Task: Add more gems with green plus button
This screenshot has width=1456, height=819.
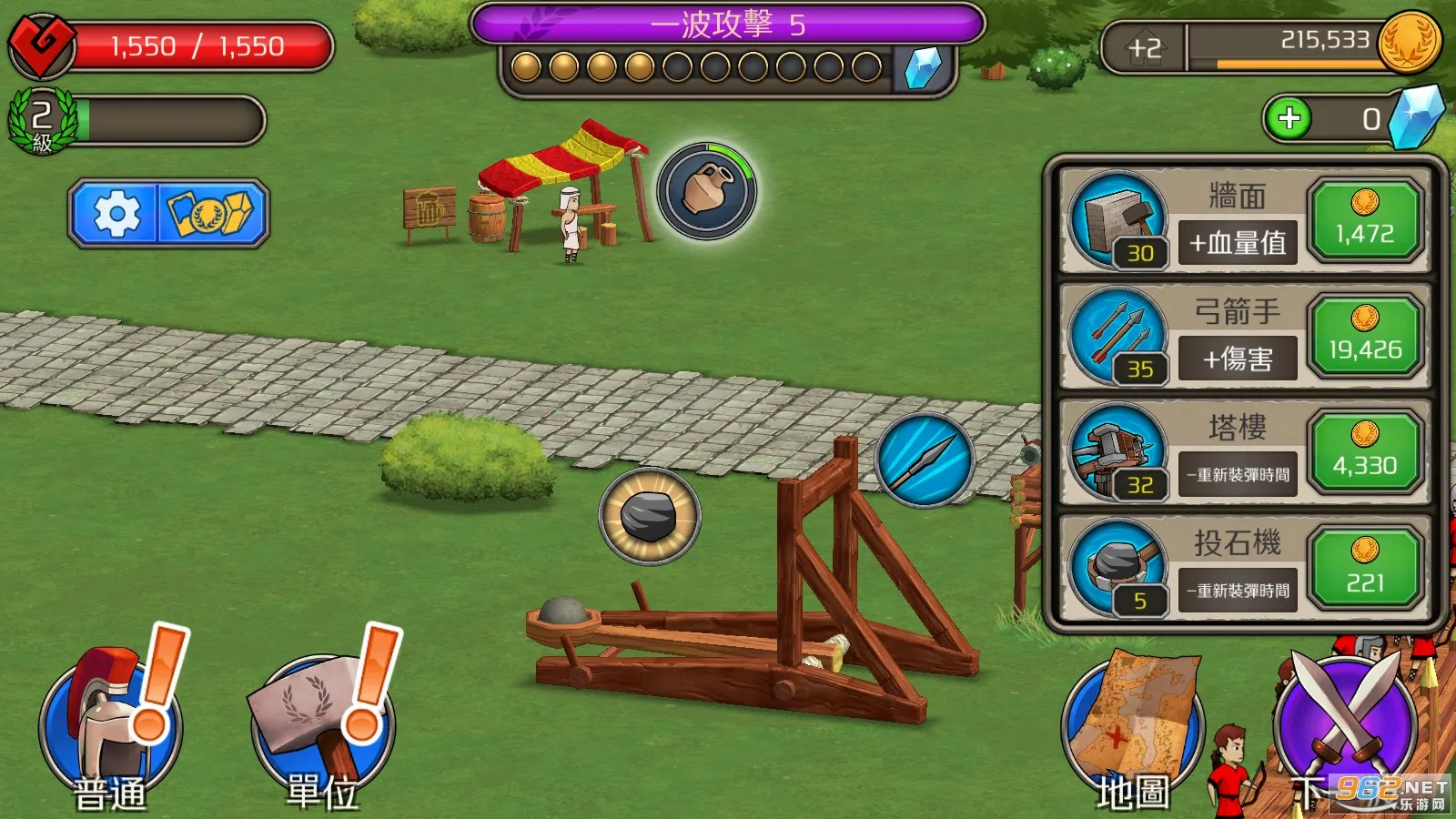Action: pyautogui.click(x=1289, y=118)
